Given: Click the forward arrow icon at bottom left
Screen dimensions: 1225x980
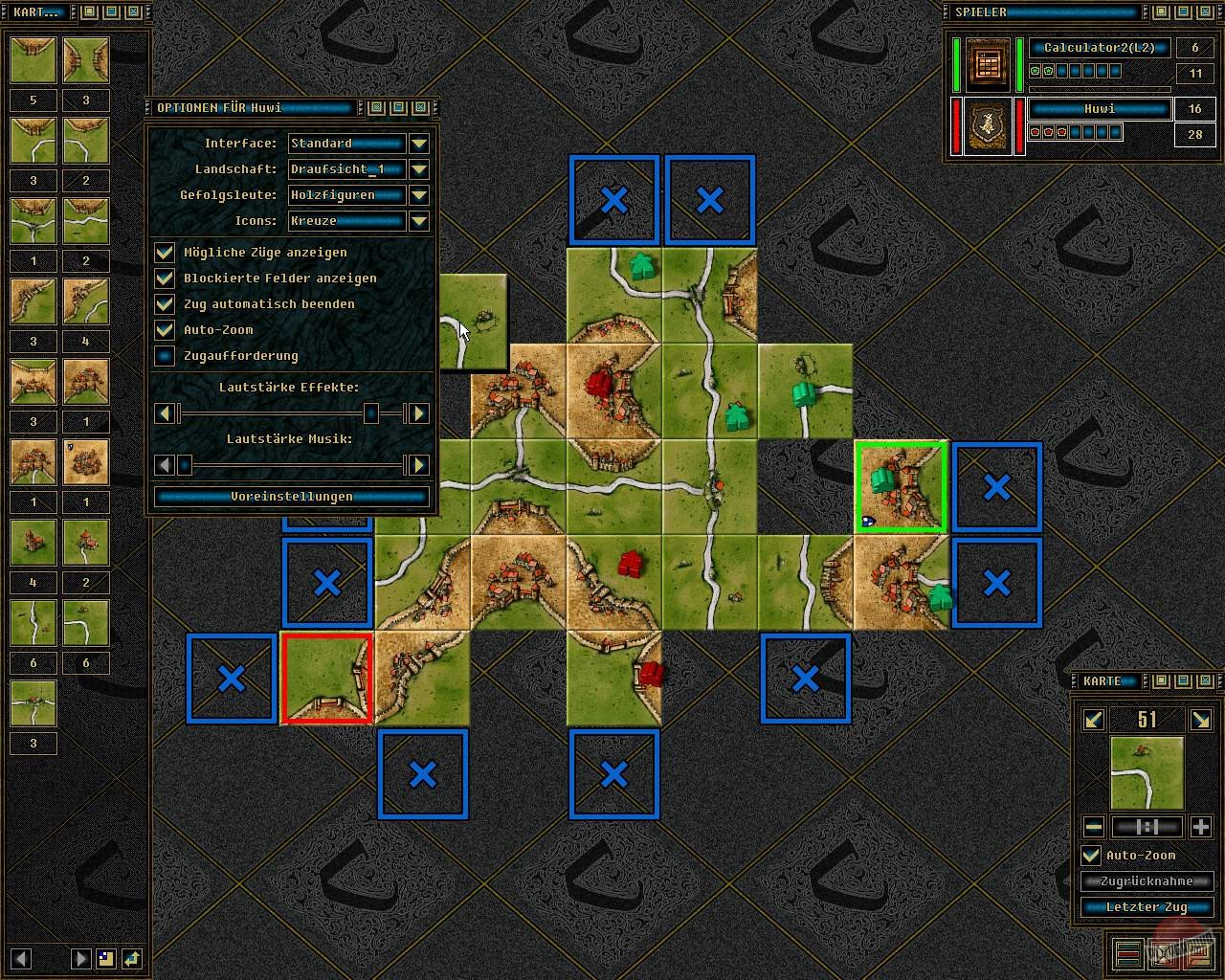Looking at the screenshot, I should point(80,958).
